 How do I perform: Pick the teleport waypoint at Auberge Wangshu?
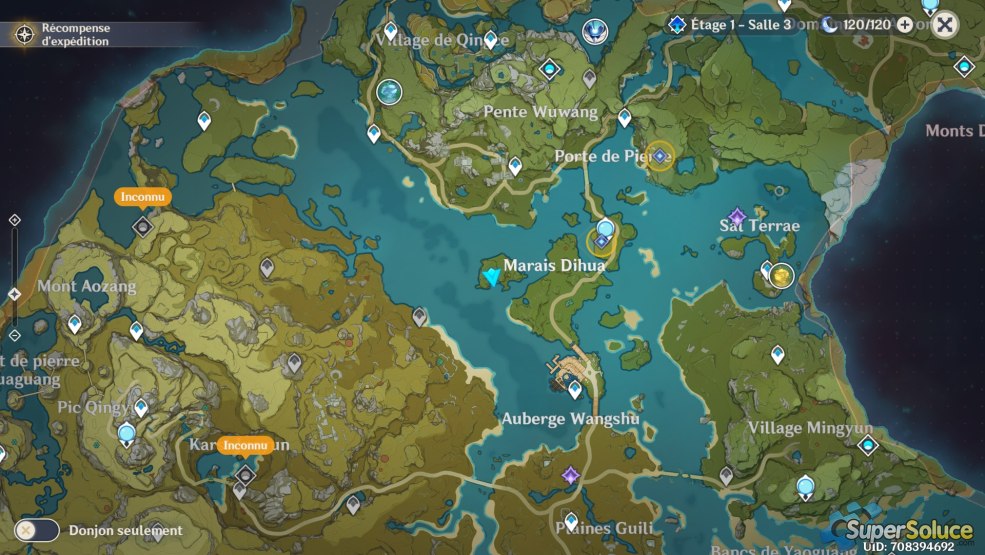point(575,390)
